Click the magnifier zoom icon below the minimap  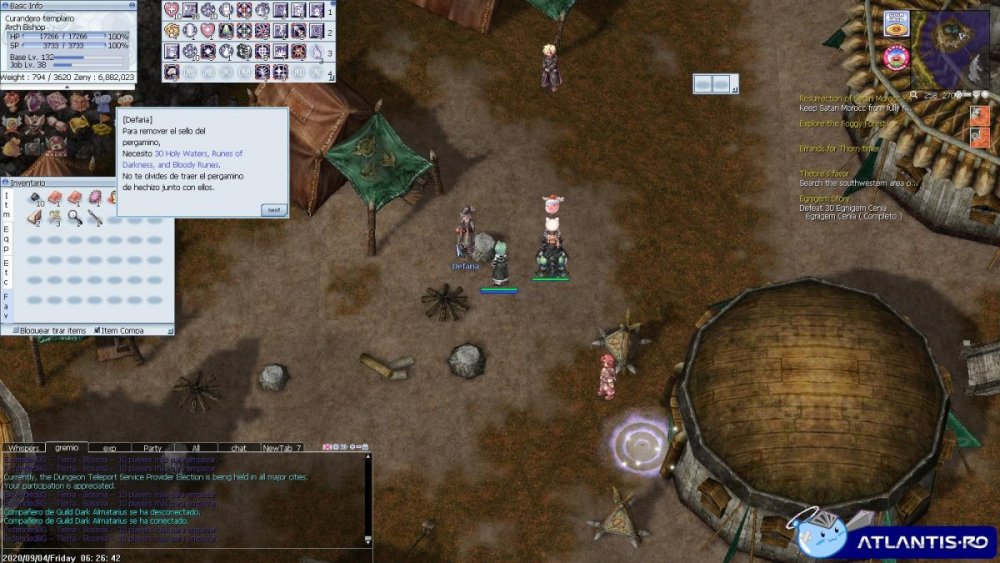[916, 95]
